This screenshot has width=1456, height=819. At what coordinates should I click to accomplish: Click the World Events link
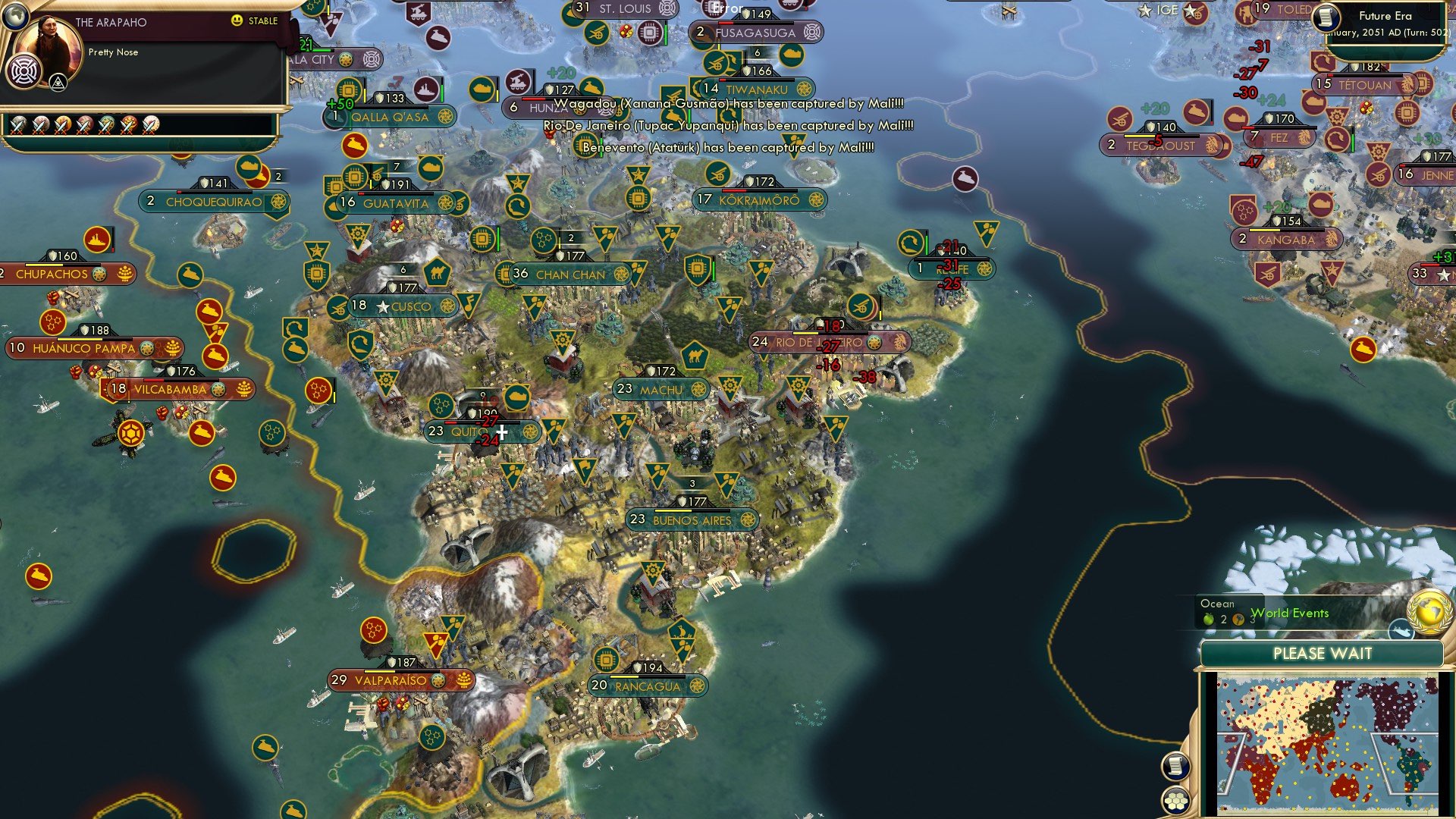tap(1290, 613)
